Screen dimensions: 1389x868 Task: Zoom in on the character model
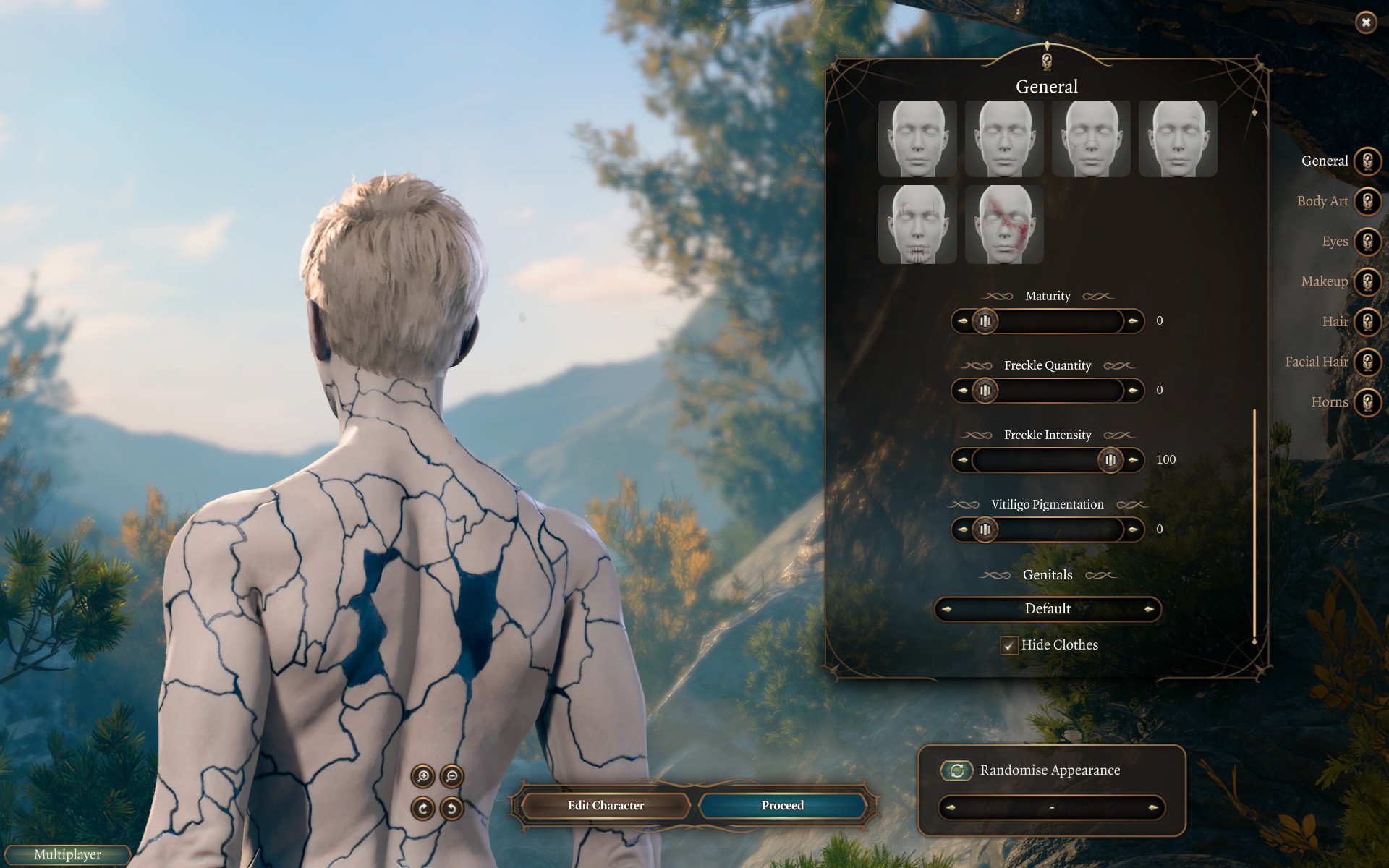tap(423, 777)
